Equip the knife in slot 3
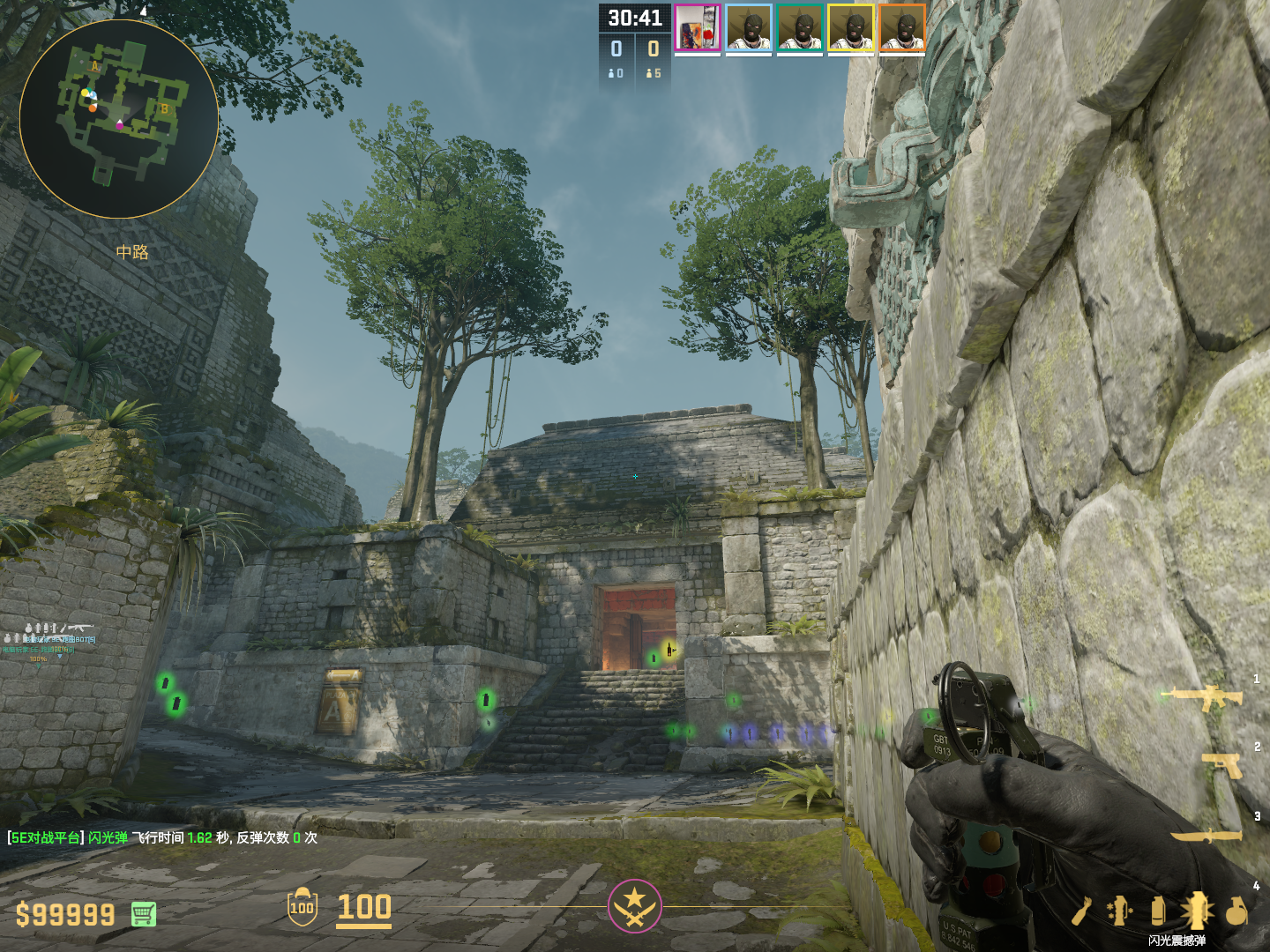Screen dimensions: 1270x952 pos(1206,834)
